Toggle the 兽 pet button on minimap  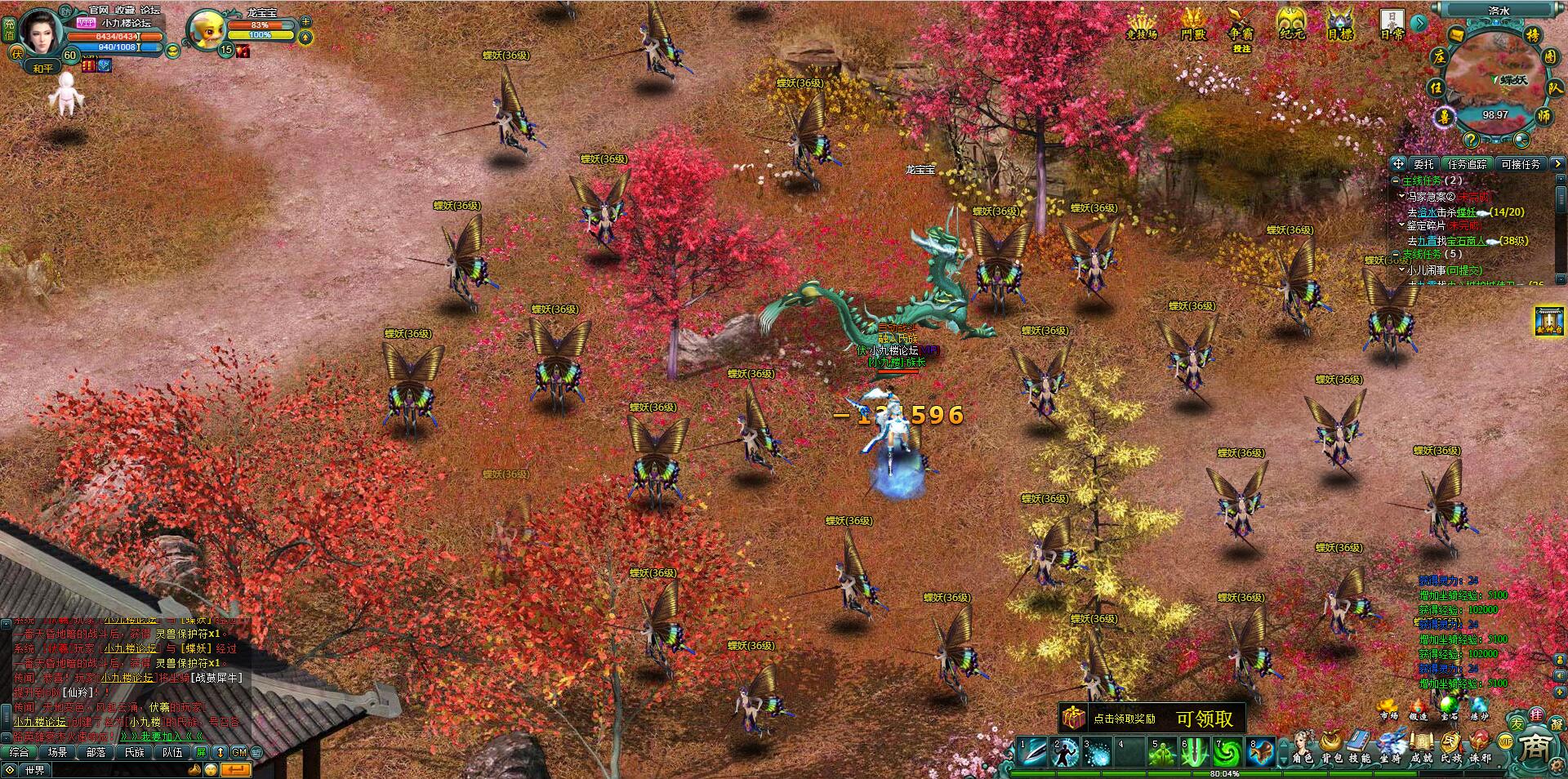[1443, 118]
